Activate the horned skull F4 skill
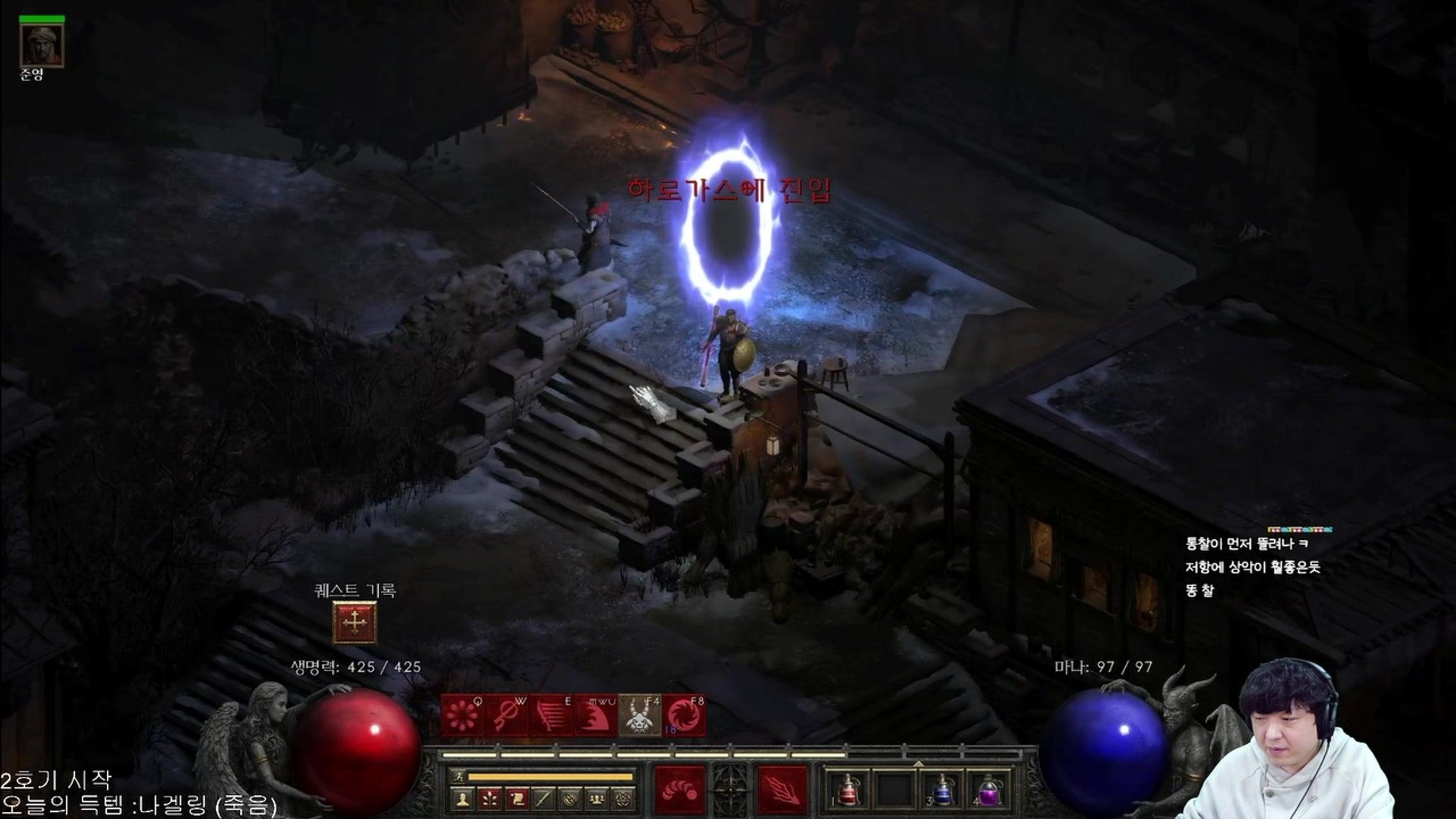This screenshot has width=1456, height=819. pyautogui.click(x=640, y=715)
